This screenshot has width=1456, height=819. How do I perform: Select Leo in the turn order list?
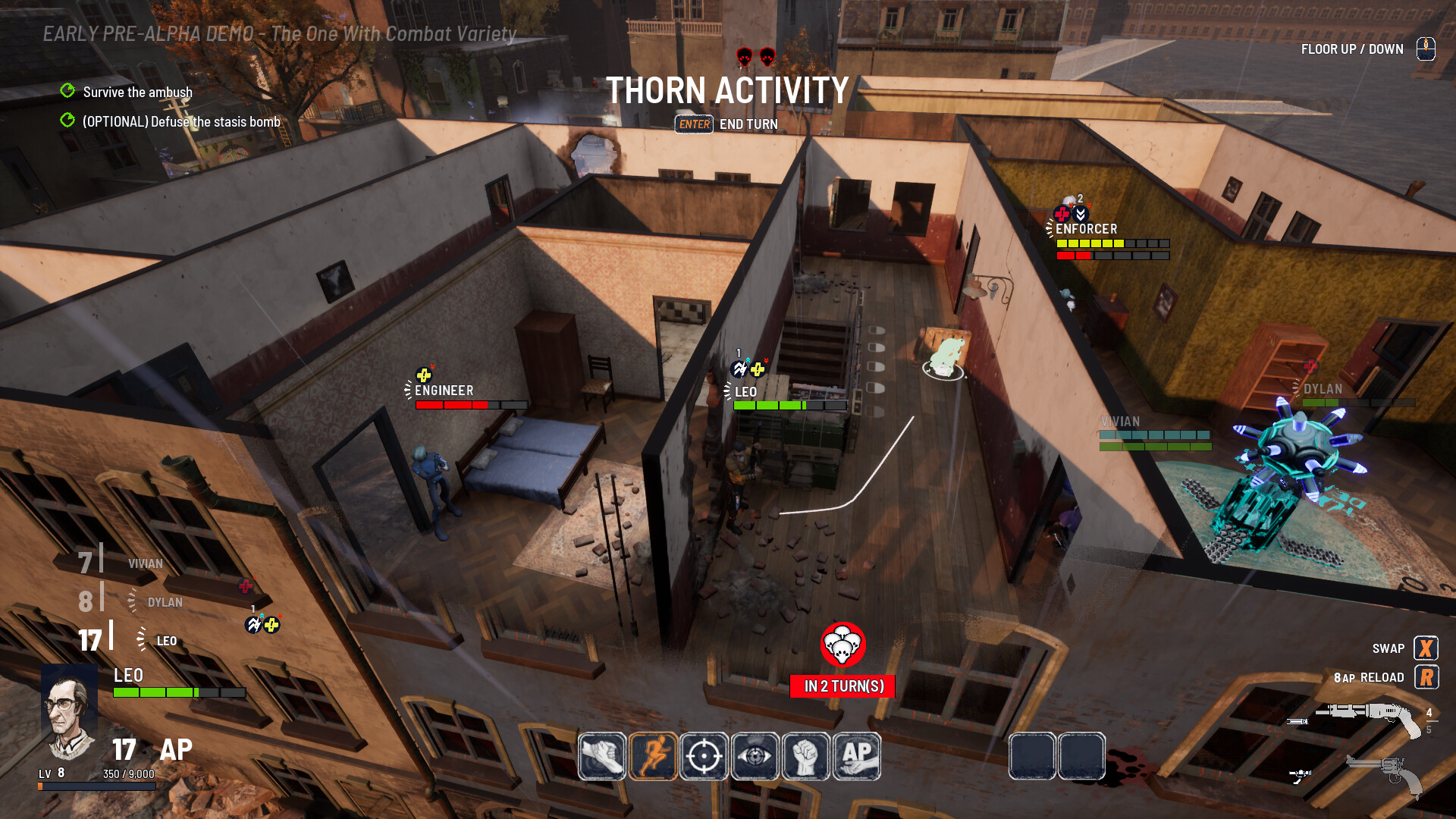(x=166, y=642)
